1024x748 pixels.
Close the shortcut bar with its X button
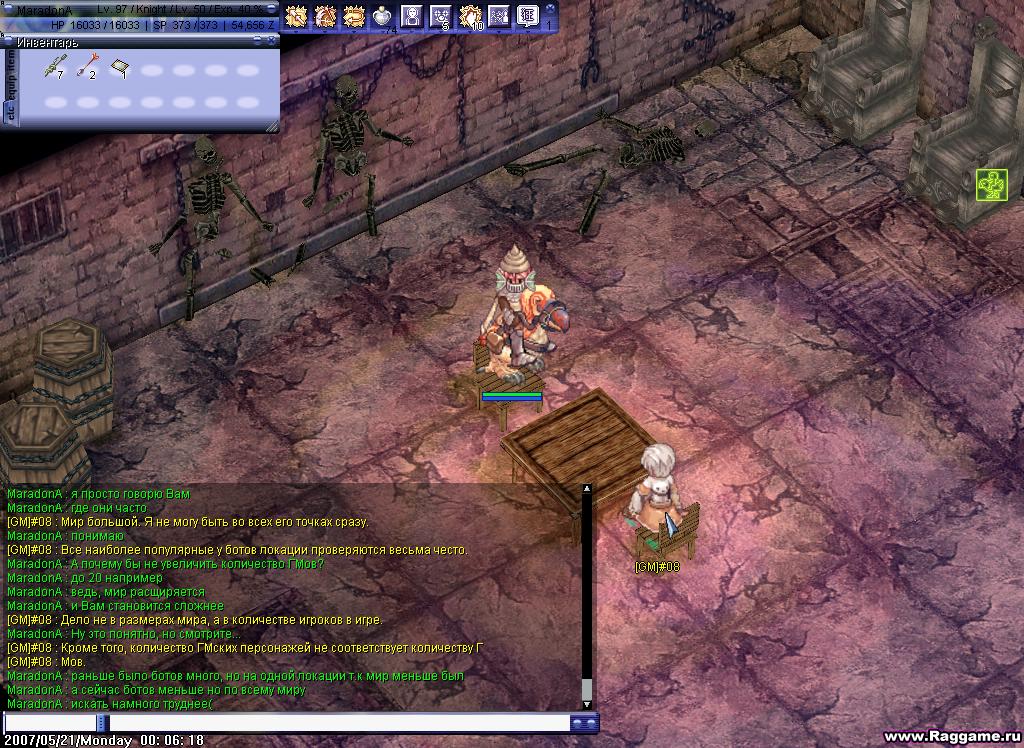coord(552,7)
